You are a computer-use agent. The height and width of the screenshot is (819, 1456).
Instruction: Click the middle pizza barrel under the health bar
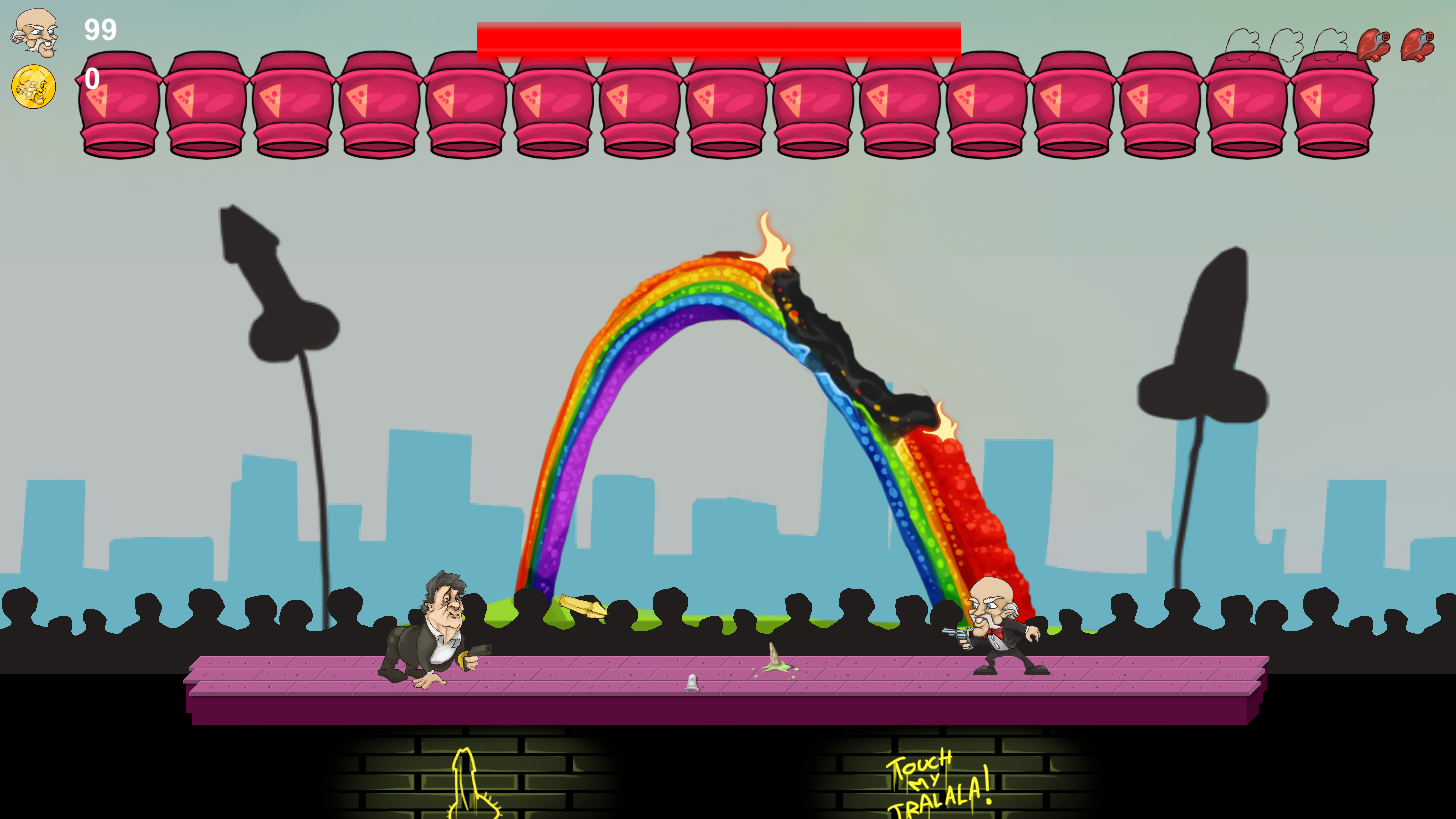click(x=725, y=105)
